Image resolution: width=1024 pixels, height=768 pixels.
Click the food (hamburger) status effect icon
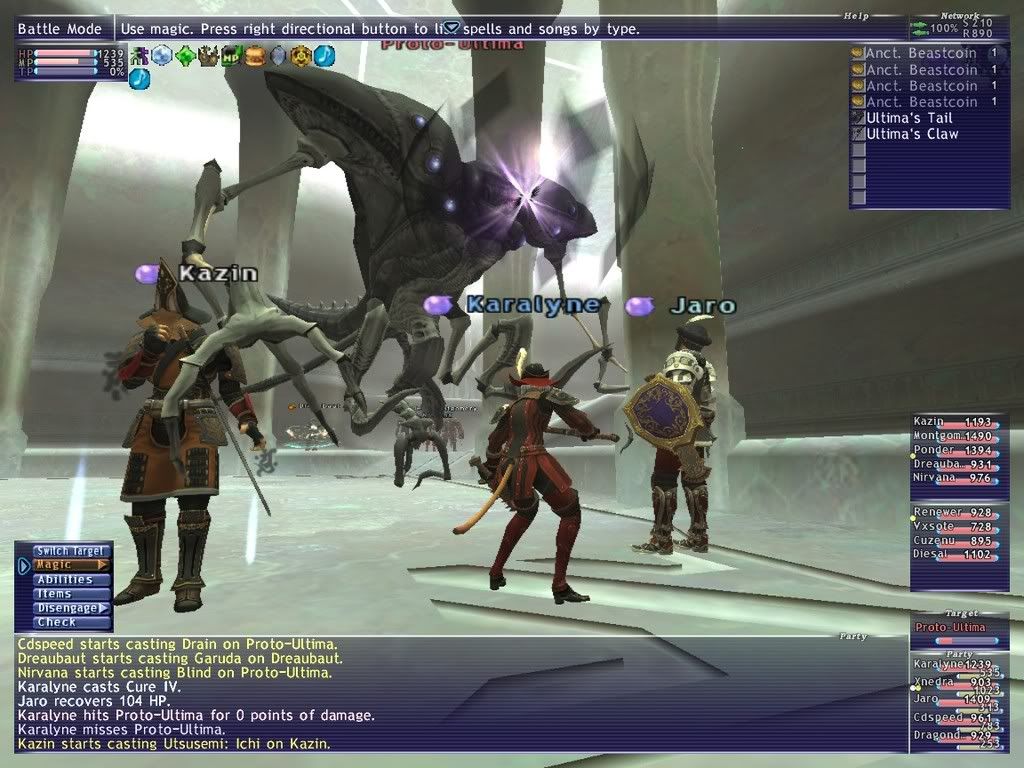coord(254,56)
